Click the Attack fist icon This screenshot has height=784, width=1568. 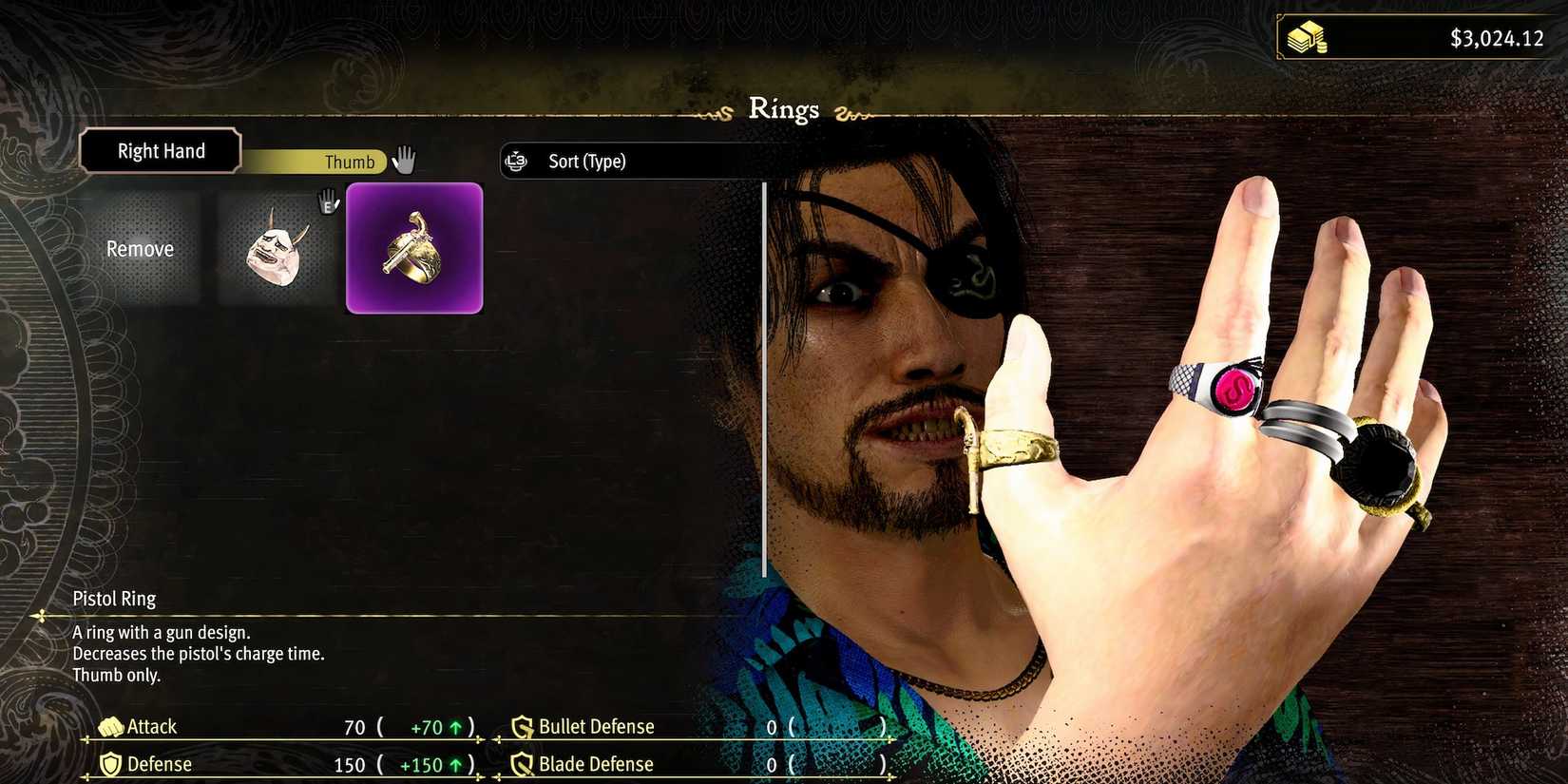[113, 726]
